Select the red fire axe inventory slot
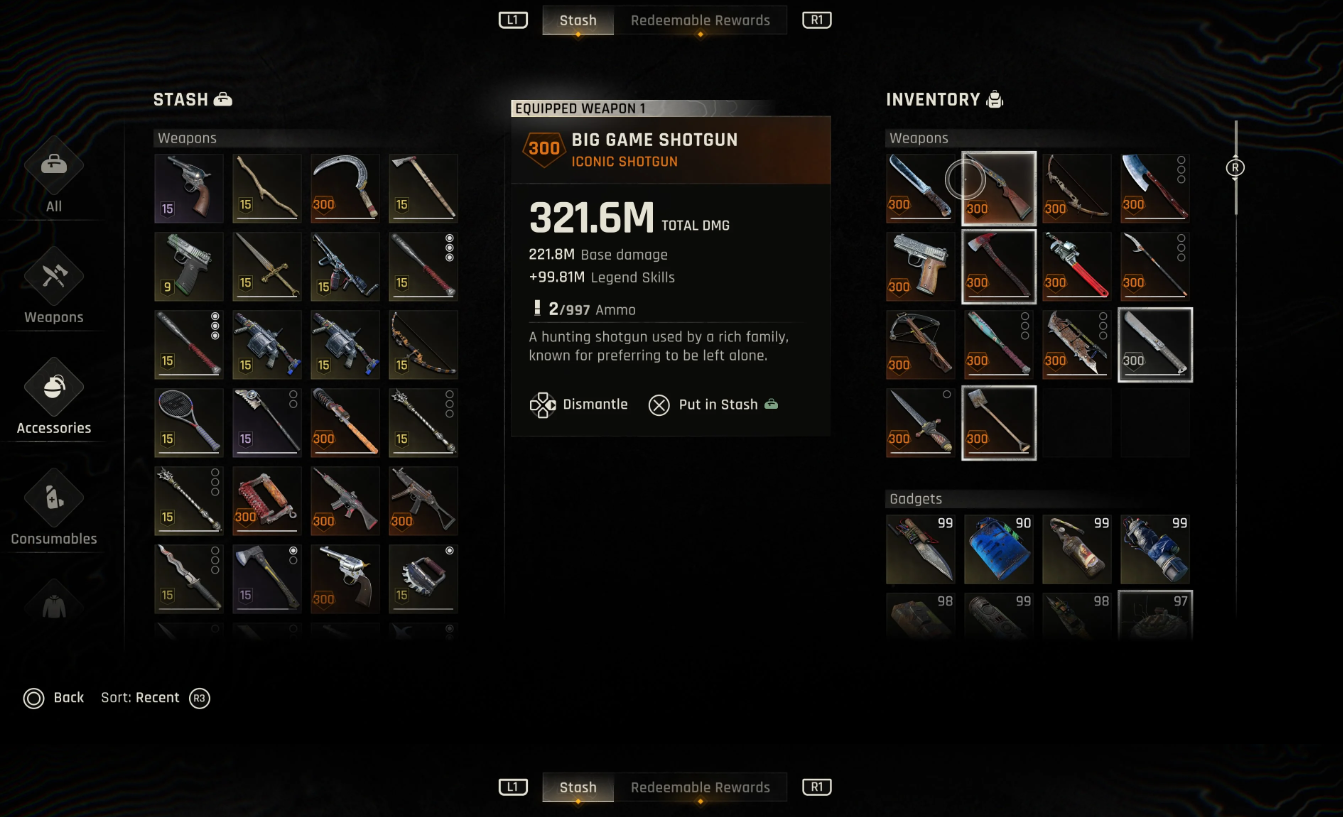Viewport: 1343px width, 817px height. coord(999,266)
